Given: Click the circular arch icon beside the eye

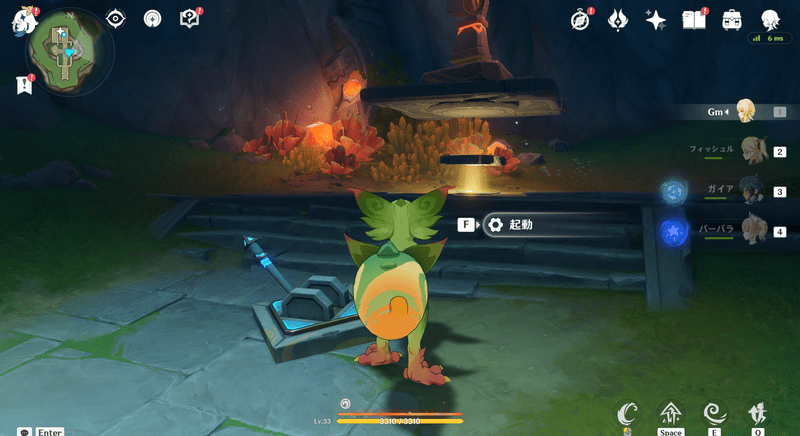Looking at the screenshot, I should (152, 18).
